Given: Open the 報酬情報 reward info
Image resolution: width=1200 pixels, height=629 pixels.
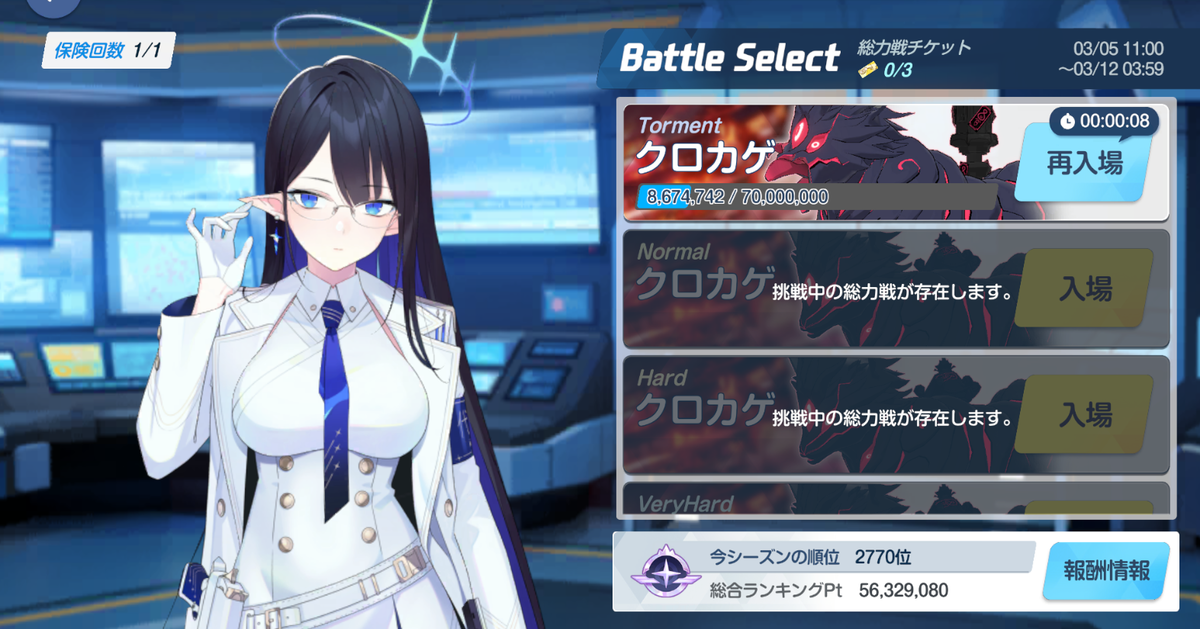Looking at the screenshot, I should point(1104,571).
